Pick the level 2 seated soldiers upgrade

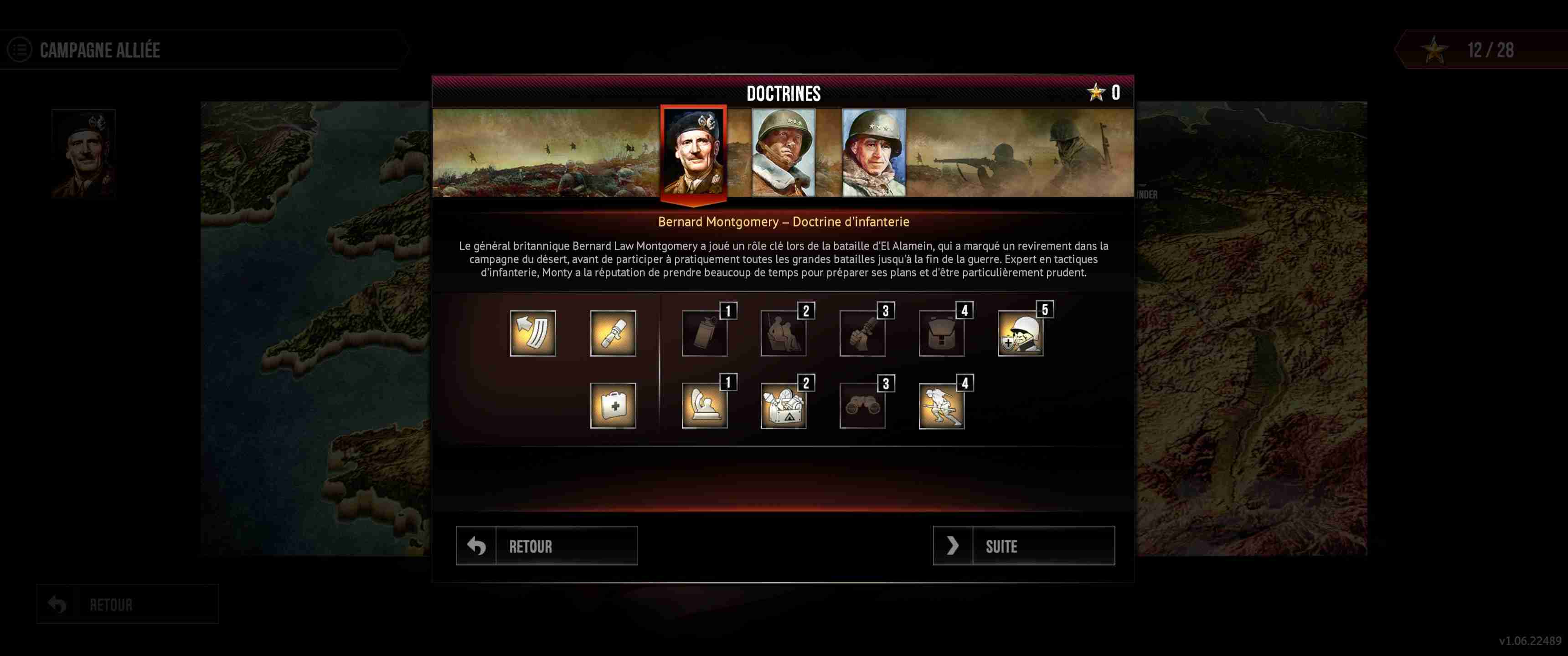pyautogui.click(x=784, y=333)
